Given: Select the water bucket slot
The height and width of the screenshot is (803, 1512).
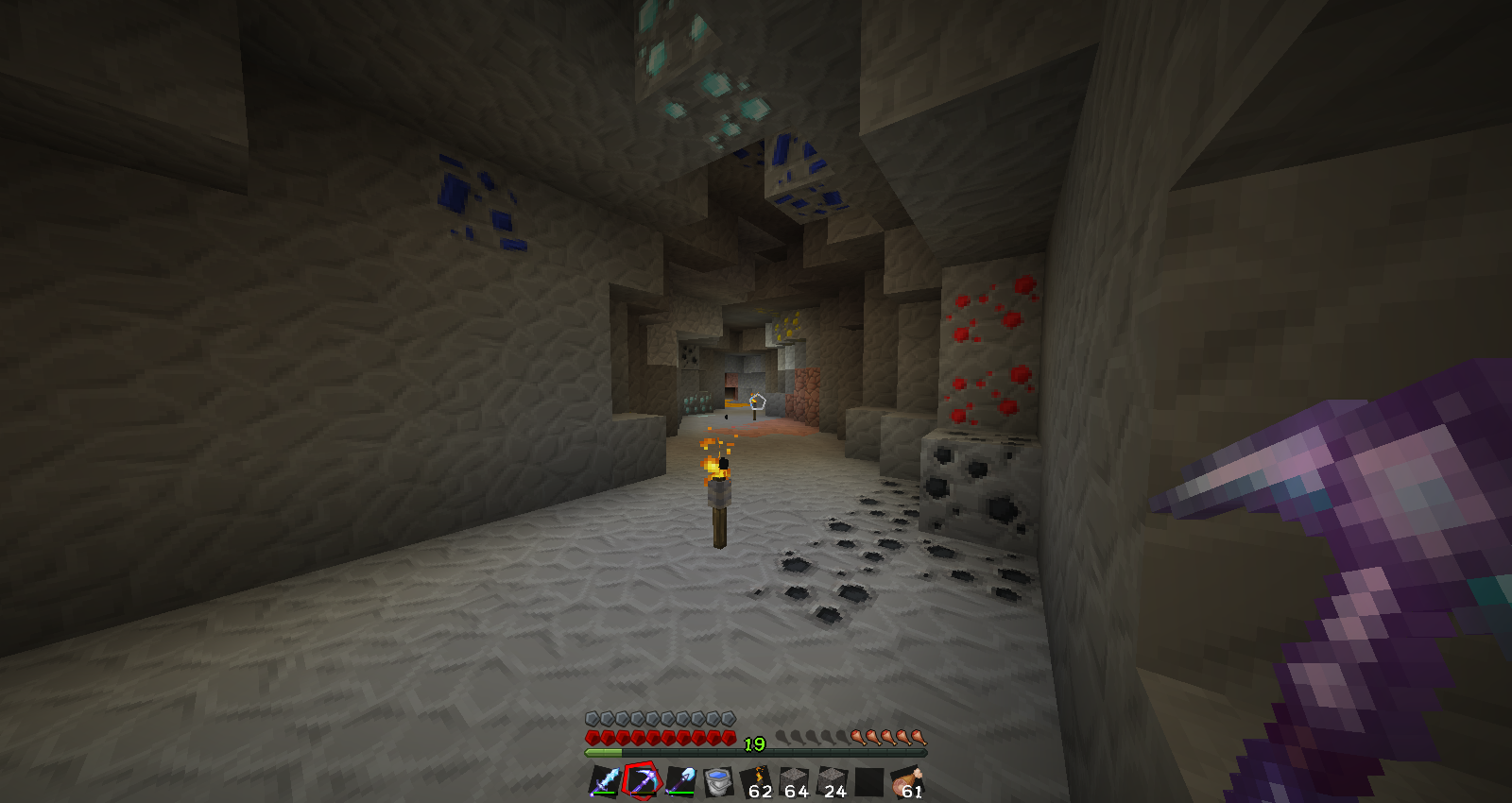Looking at the screenshot, I should 718,781.
